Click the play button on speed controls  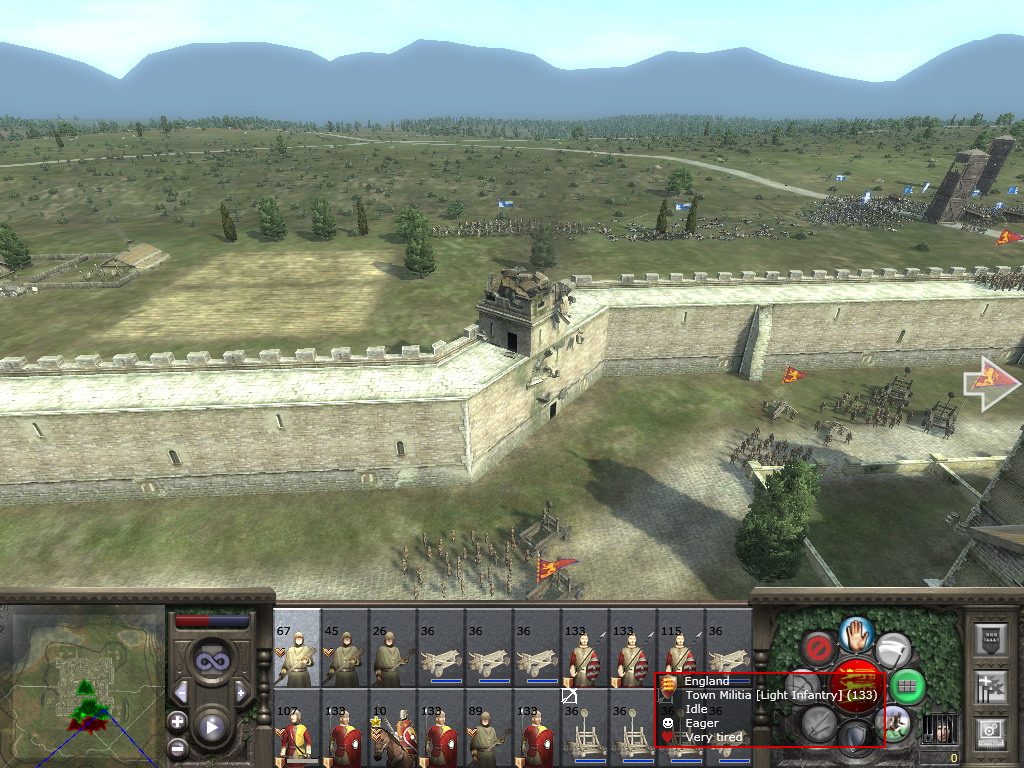pyautogui.click(x=211, y=727)
